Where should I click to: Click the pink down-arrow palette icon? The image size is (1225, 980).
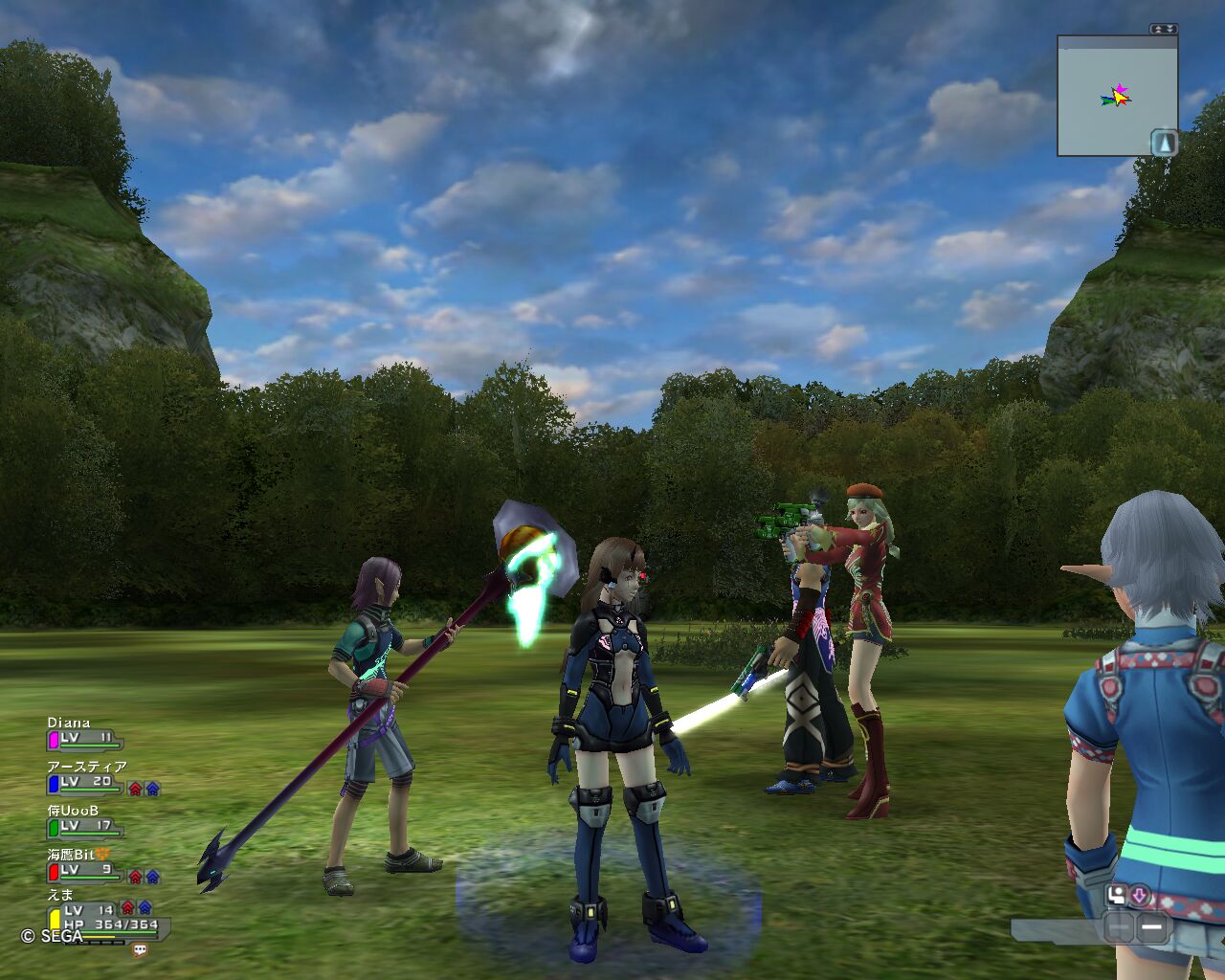click(1140, 895)
